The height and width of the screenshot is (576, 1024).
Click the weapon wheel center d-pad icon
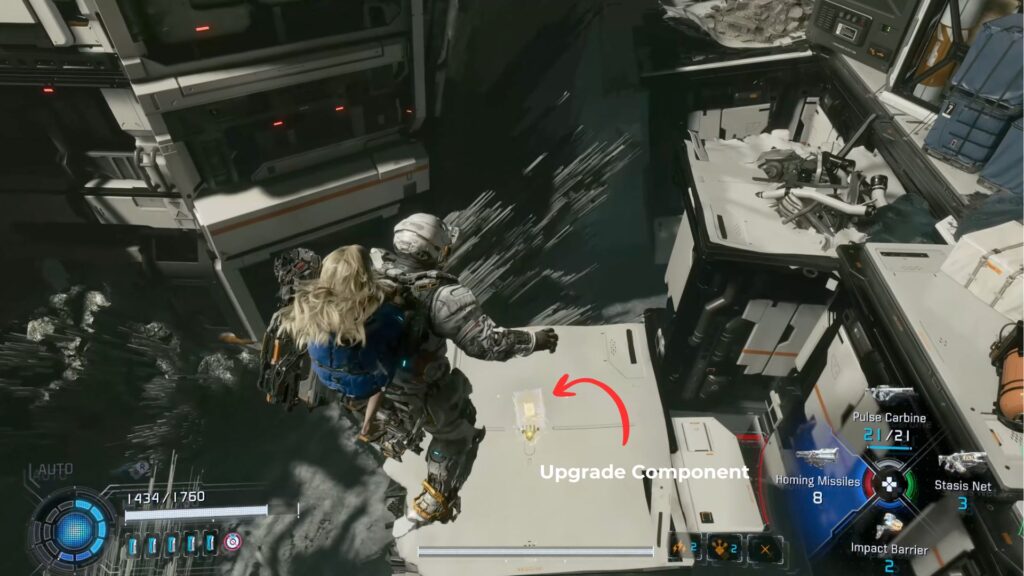point(888,484)
